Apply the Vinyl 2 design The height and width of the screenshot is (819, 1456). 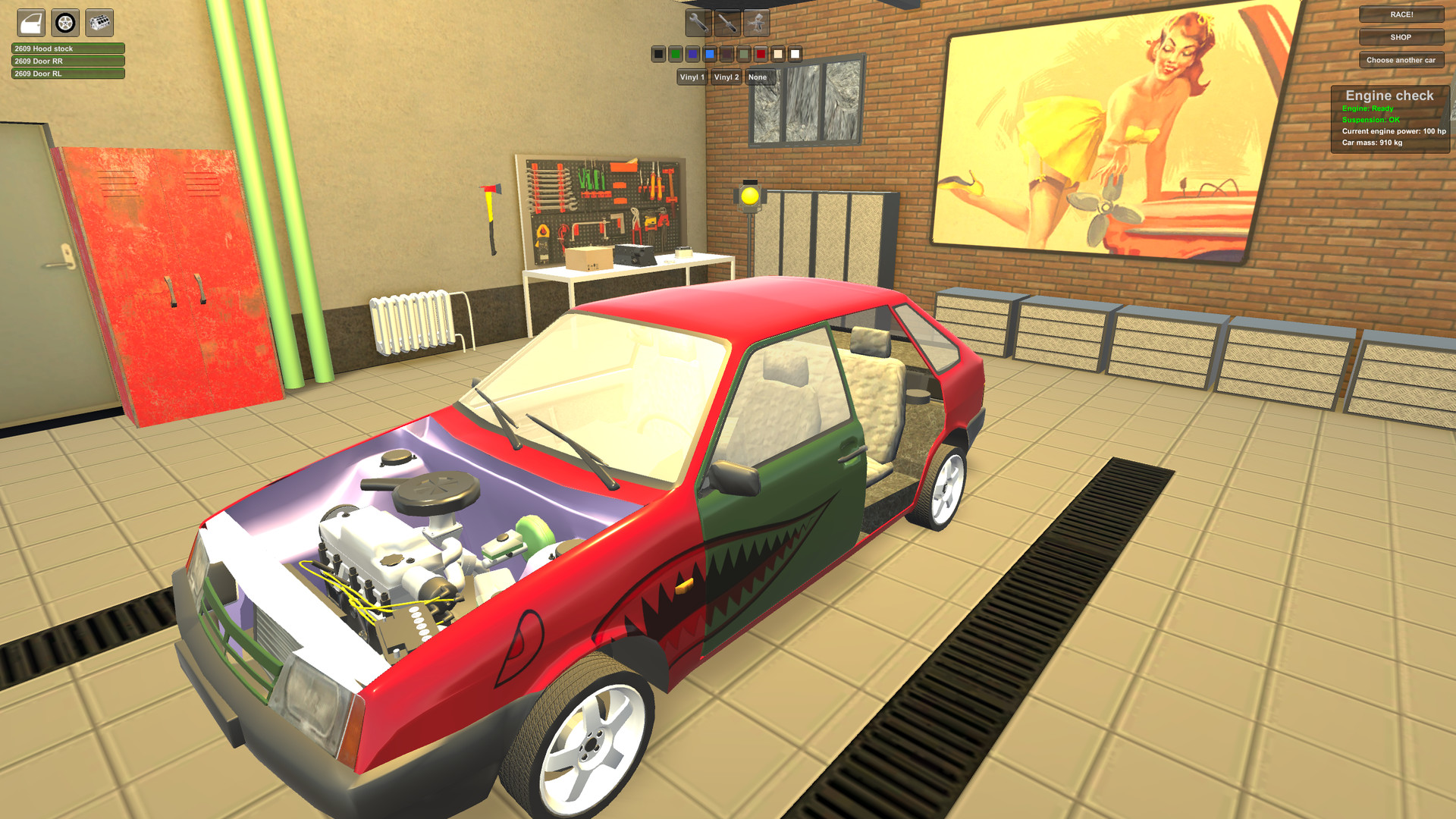point(725,77)
